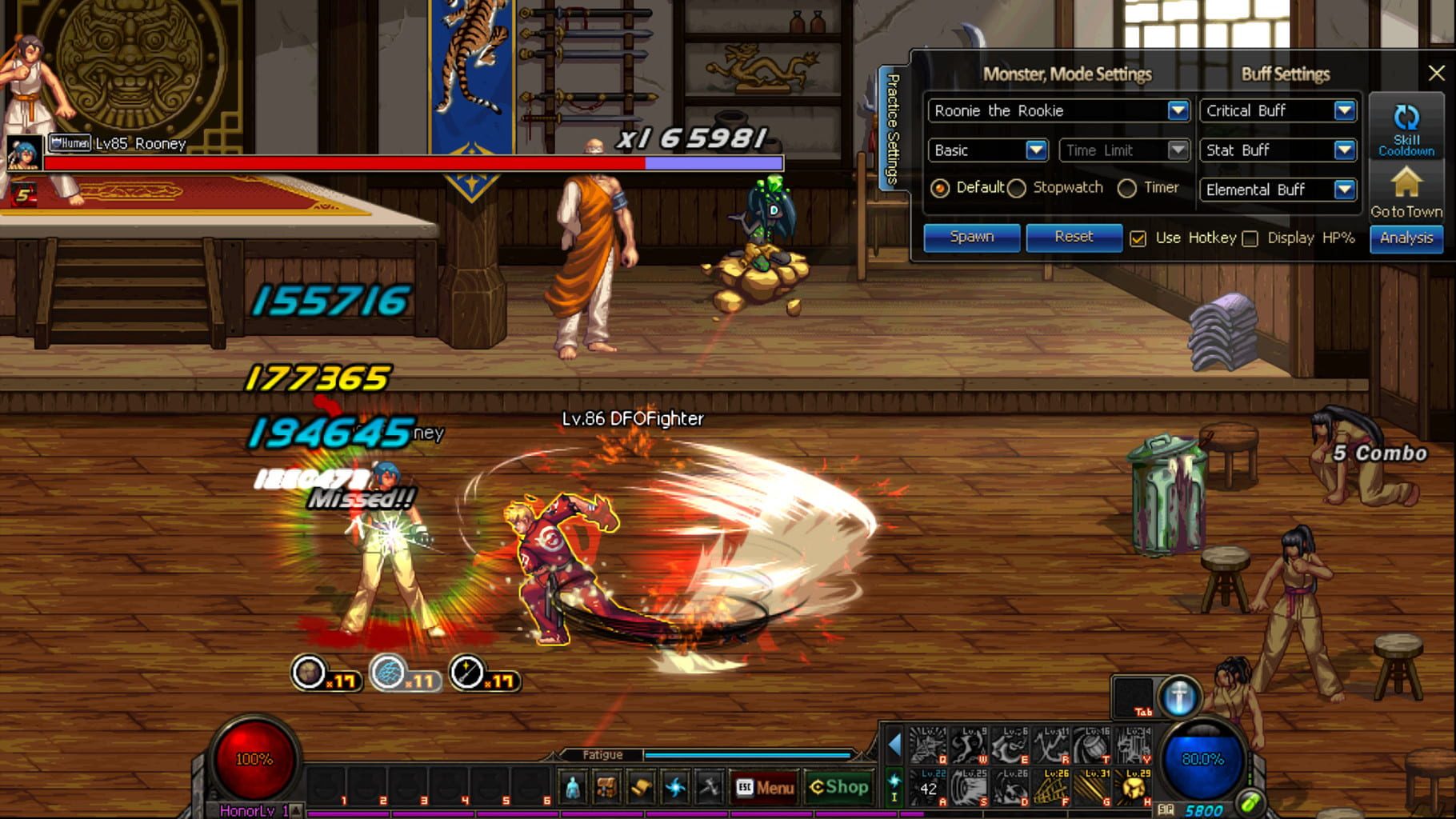Viewport: 1456px width, 819px height.
Task: Enable the Stopwatch mode option
Action: tap(1017, 188)
